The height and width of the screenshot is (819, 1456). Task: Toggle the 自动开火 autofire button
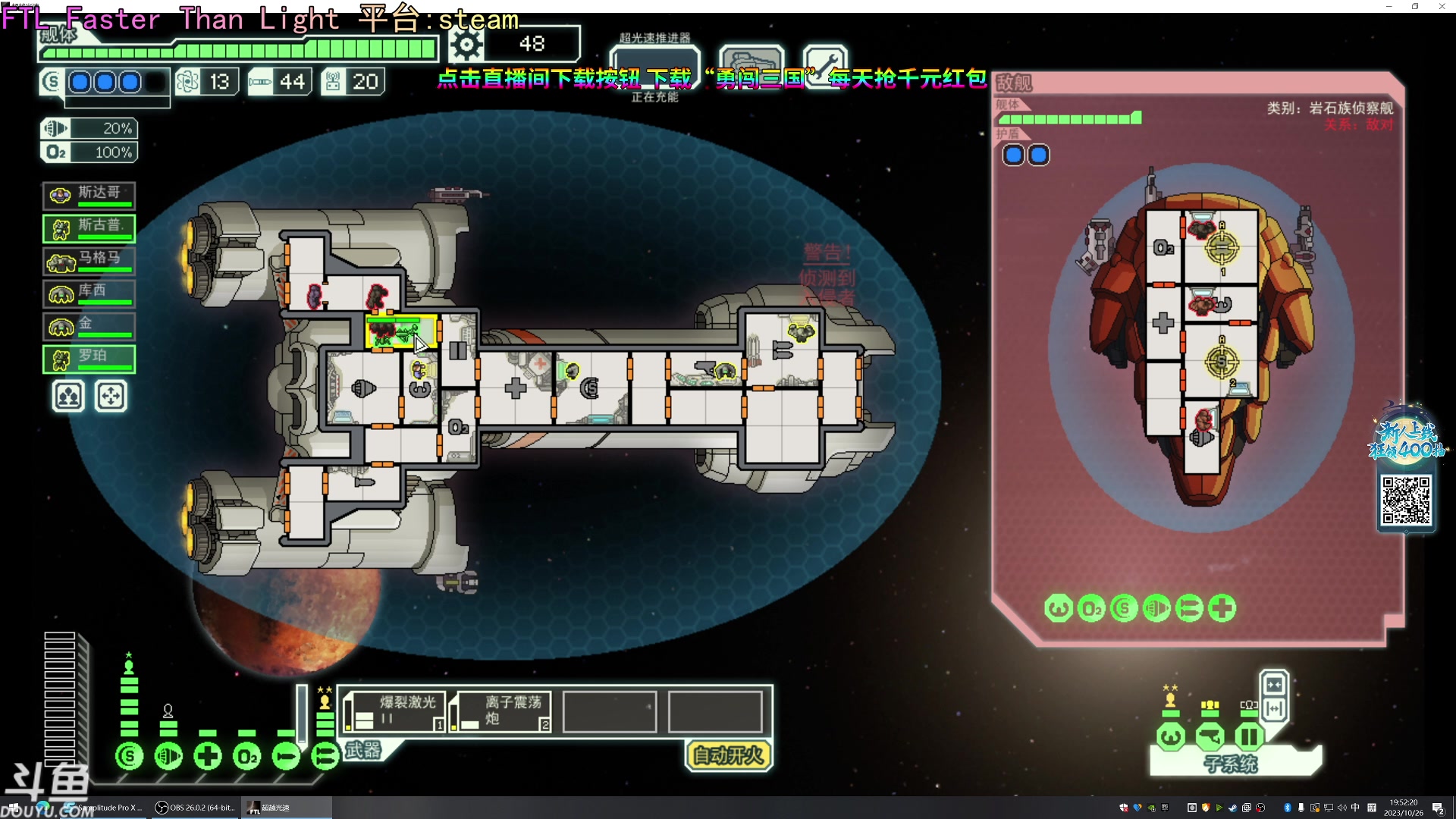(728, 755)
